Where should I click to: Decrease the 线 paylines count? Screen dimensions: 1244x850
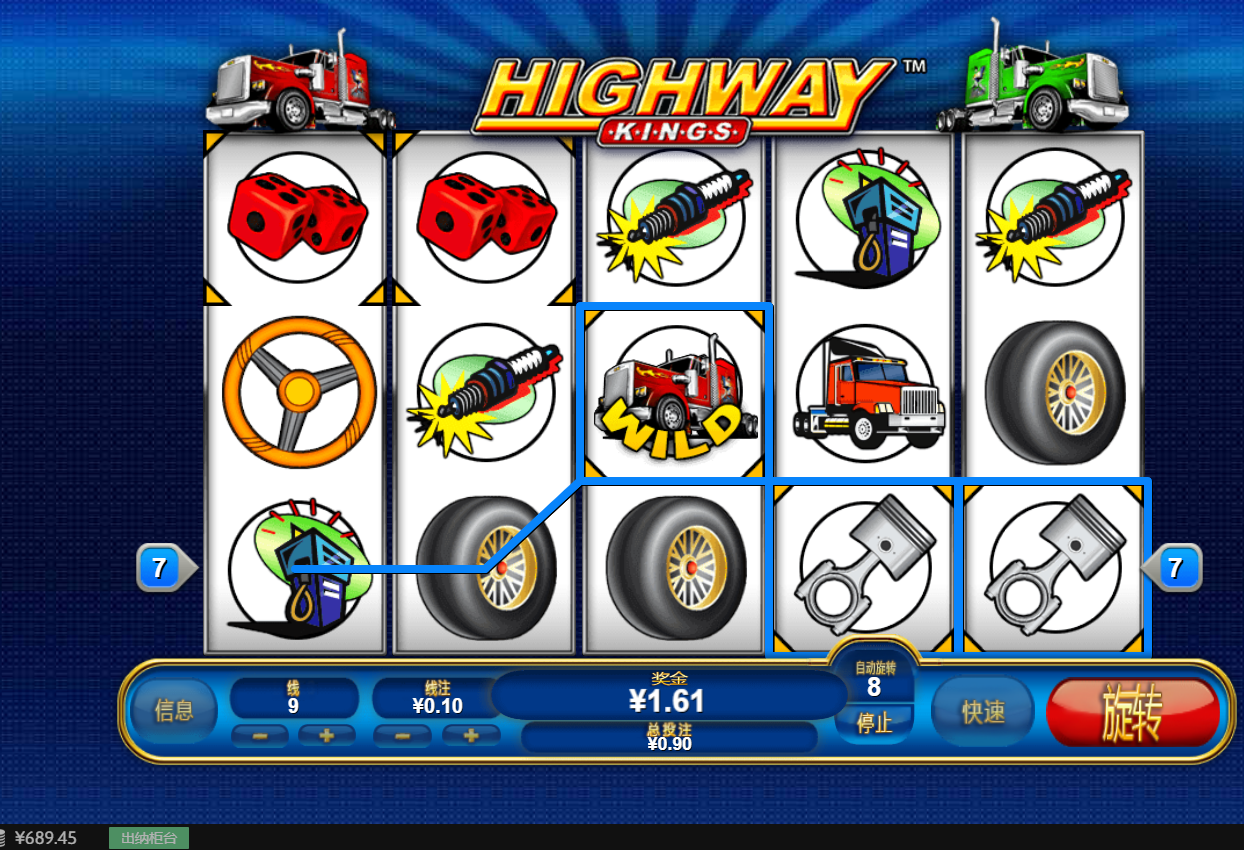click(x=260, y=736)
